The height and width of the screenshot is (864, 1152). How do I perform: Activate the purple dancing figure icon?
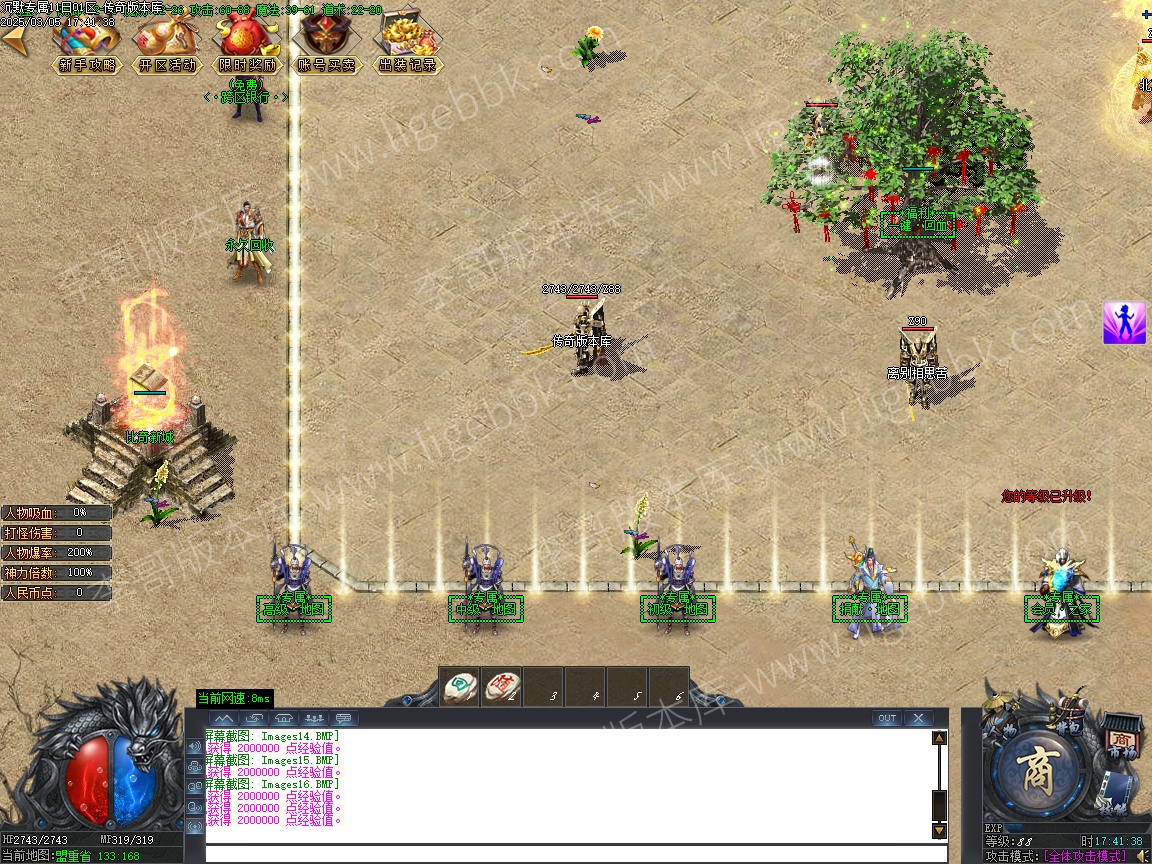point(1124,323)
